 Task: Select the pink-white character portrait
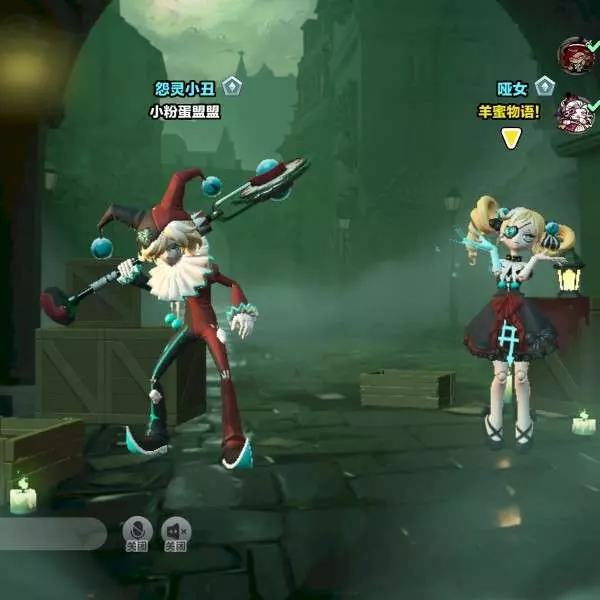[x=574, y=112]
